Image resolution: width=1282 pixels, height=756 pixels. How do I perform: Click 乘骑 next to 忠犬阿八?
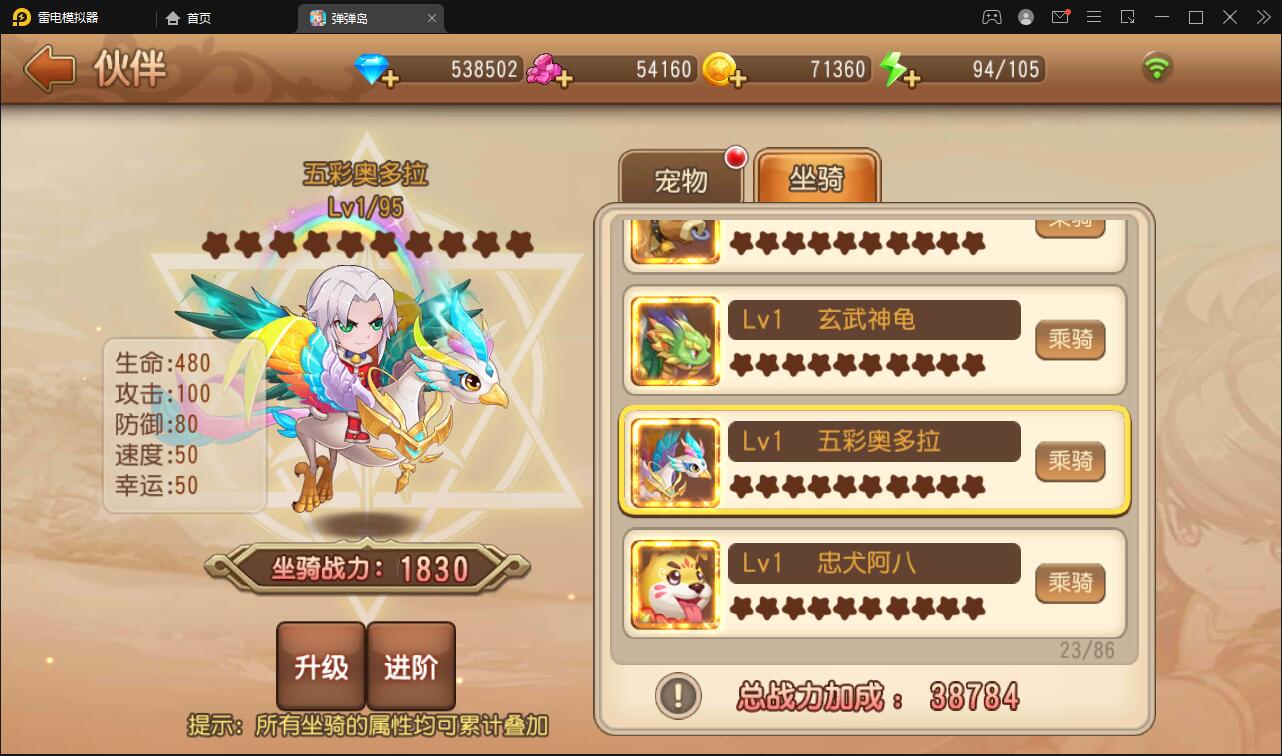(1070, 583)
